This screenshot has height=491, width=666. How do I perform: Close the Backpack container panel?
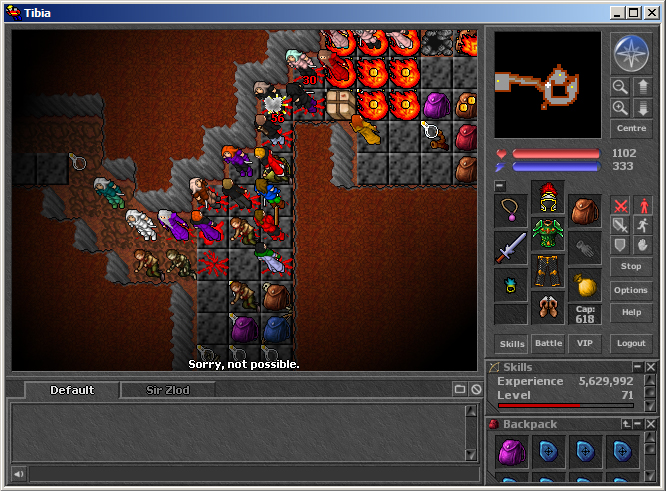651,425
